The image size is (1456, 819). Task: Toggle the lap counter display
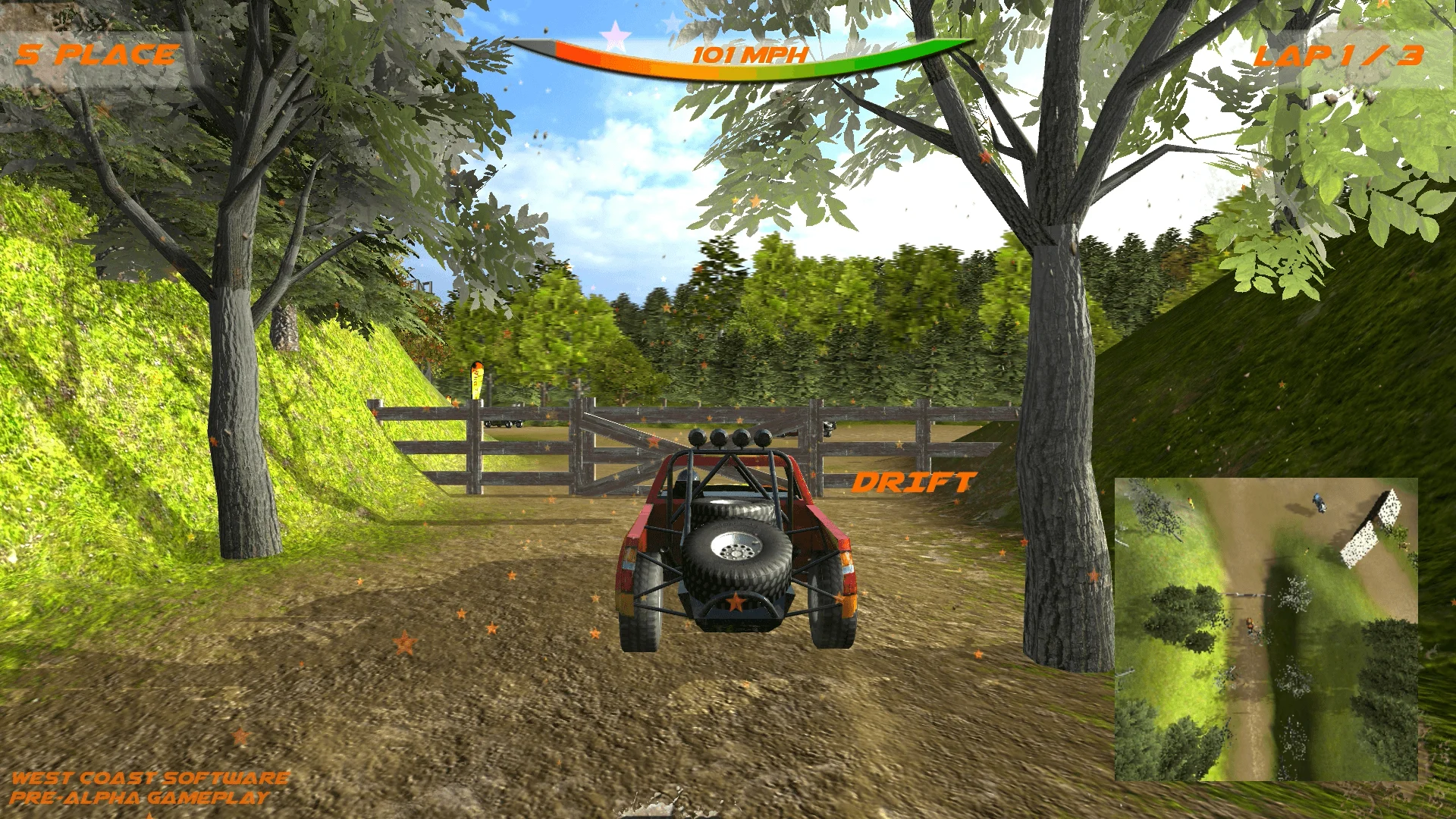pos(1342,57)
